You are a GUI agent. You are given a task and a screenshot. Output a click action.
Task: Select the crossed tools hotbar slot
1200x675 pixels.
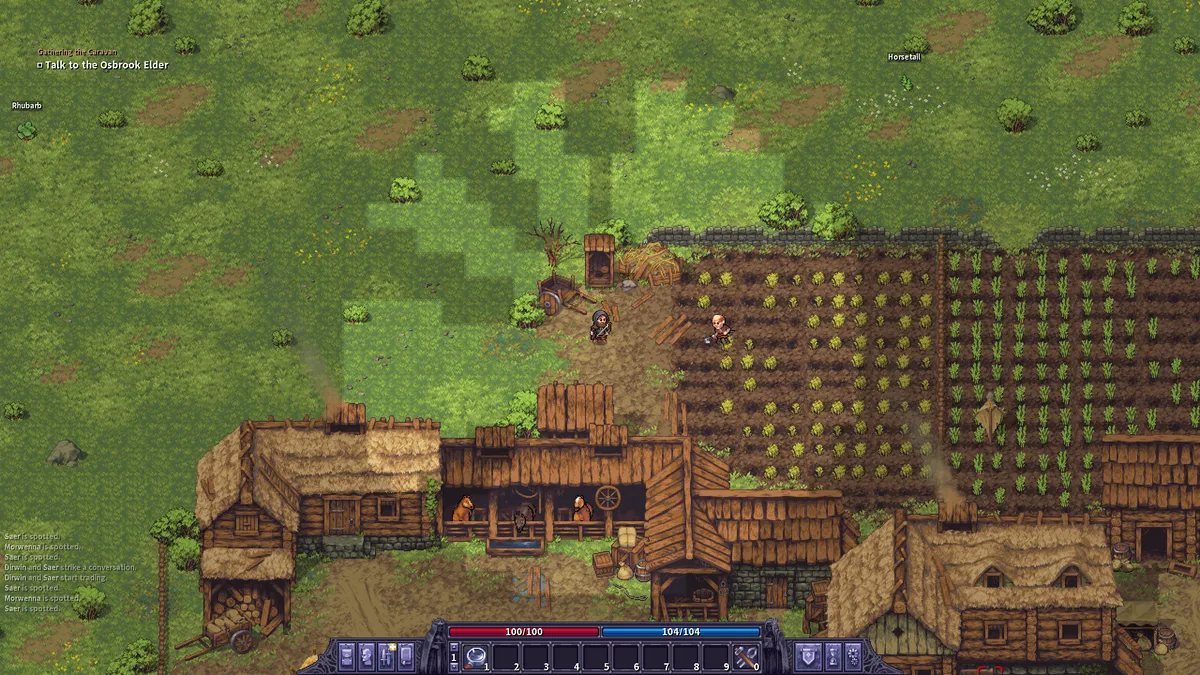743,657
